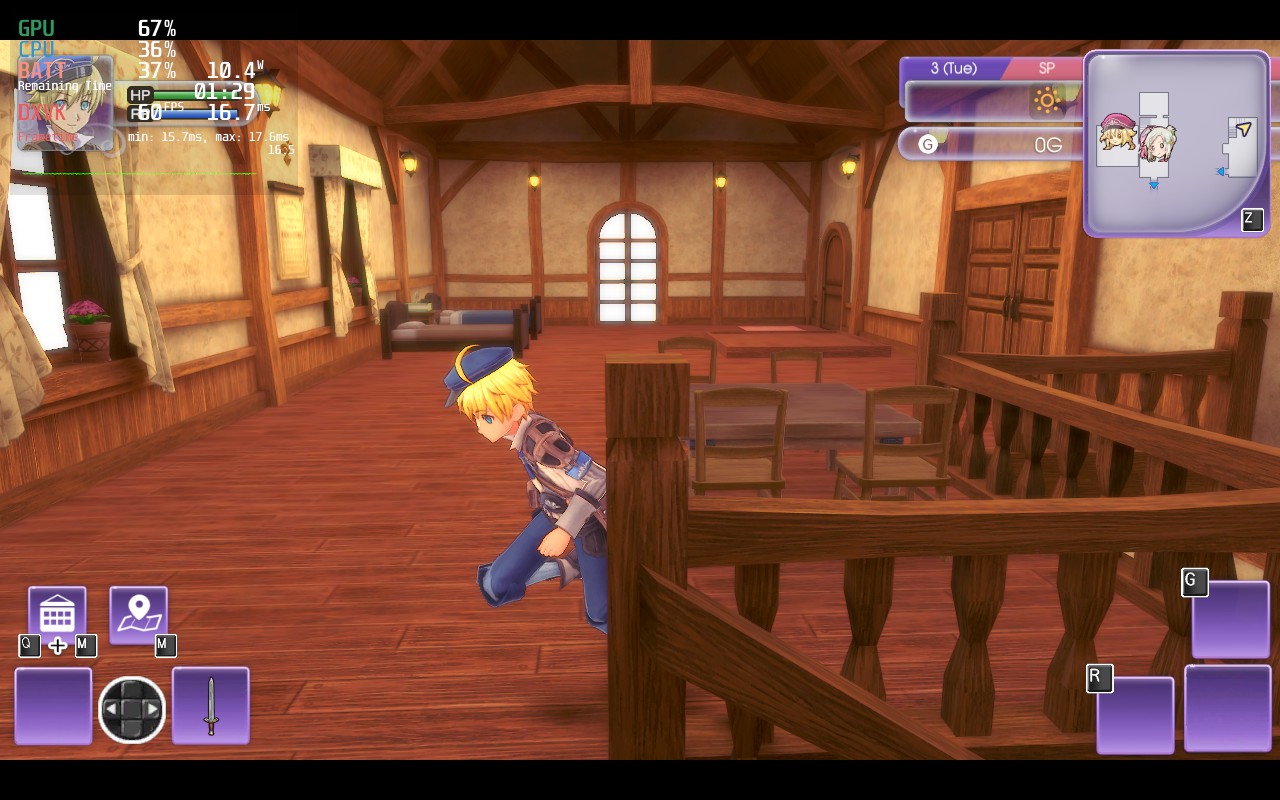Select the white-haired girl marker on minimap
Screen dimensions: 1280x800
coord(1158,142)
